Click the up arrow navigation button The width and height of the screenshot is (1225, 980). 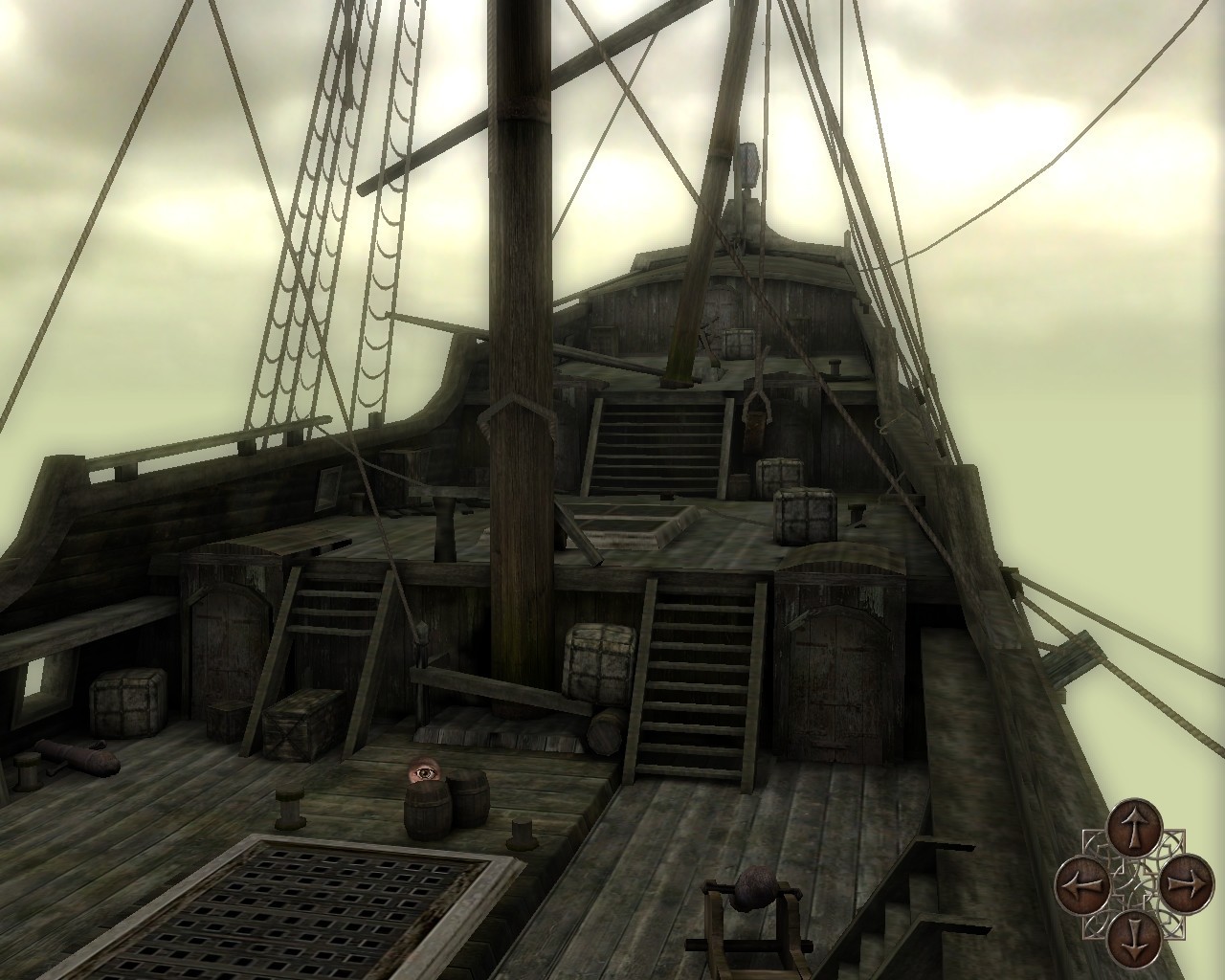pos(1134,827)
